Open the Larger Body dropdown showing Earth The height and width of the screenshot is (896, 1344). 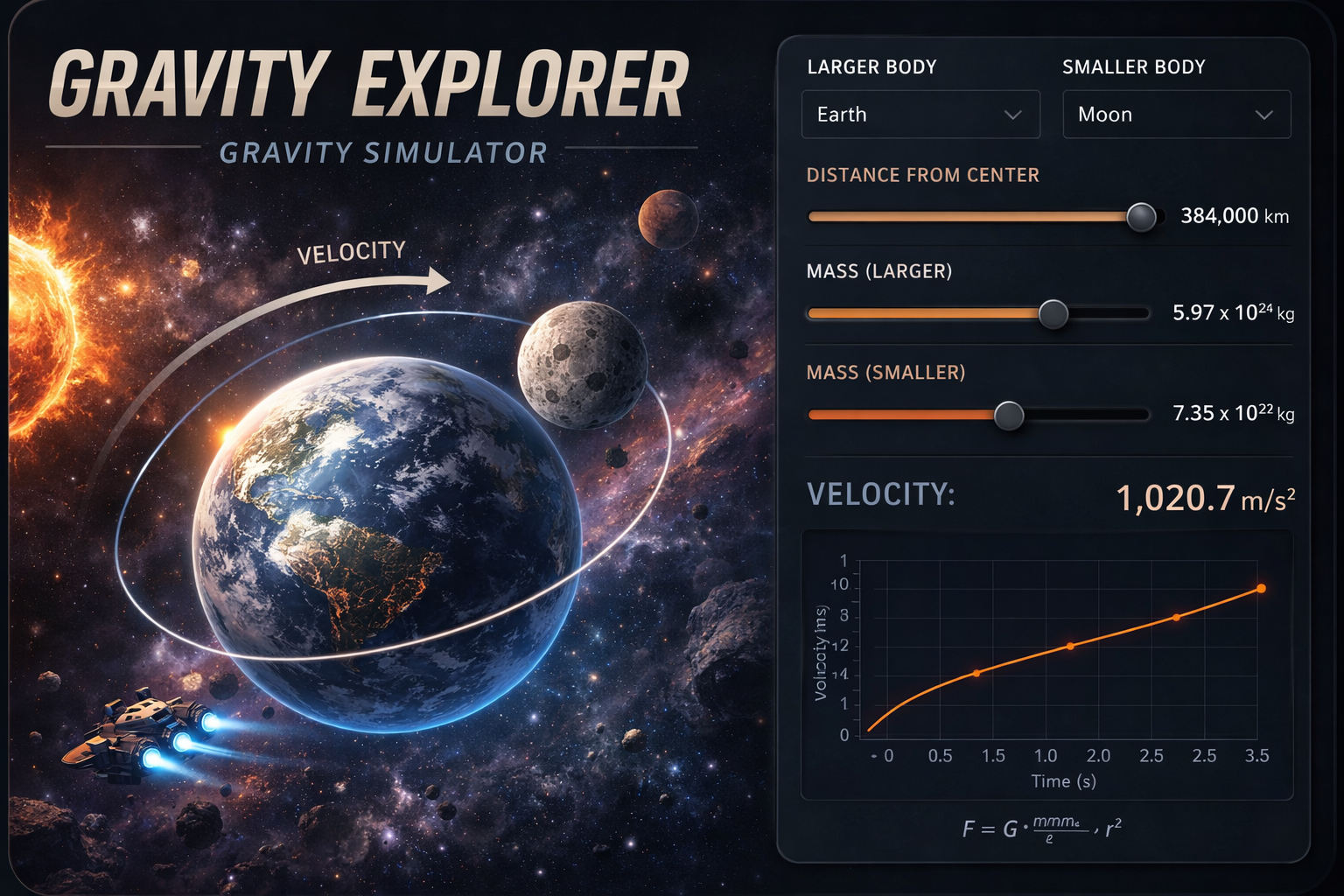click(920, 114)
